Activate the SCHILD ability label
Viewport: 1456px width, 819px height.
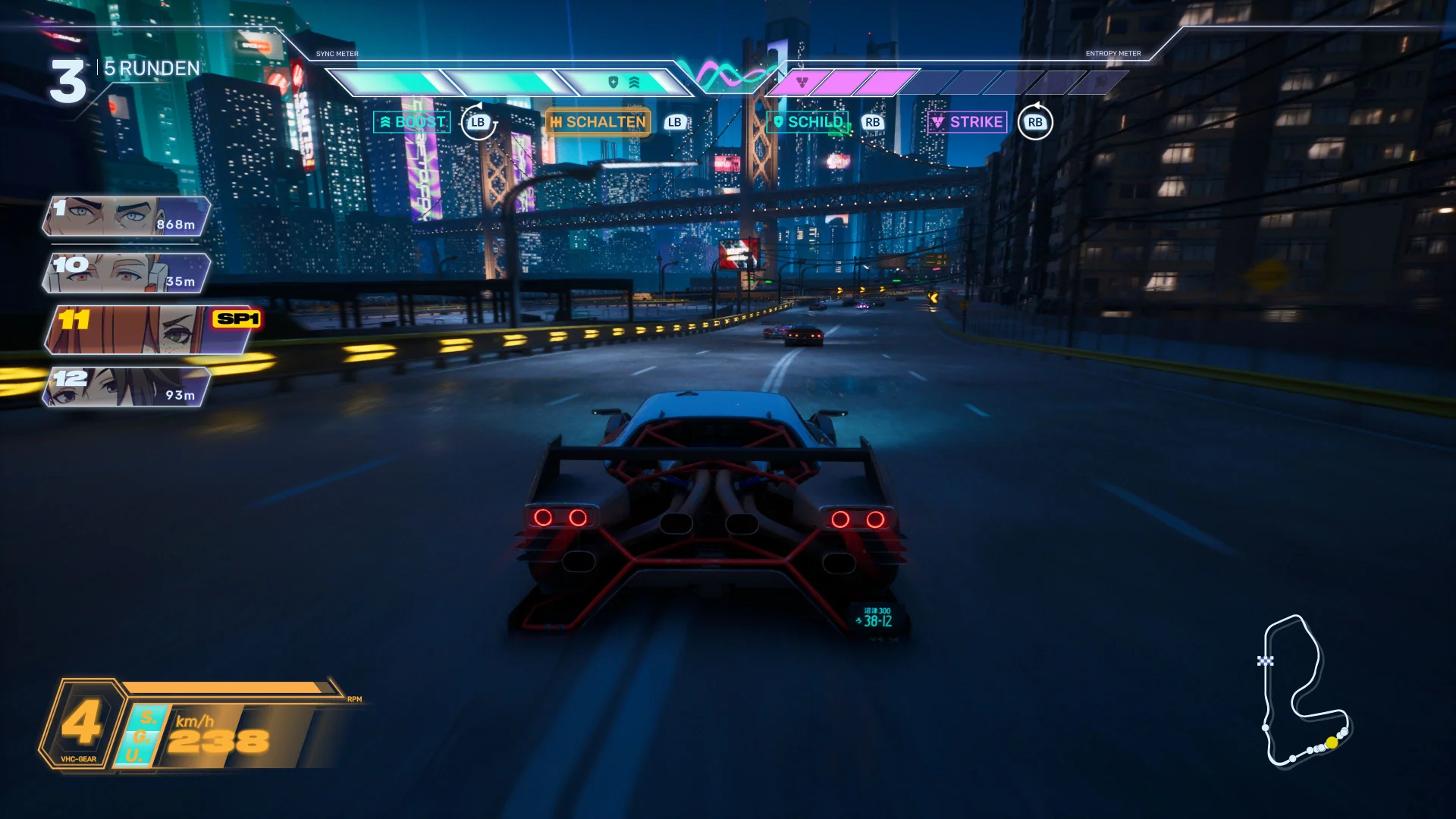pos(808,122)
